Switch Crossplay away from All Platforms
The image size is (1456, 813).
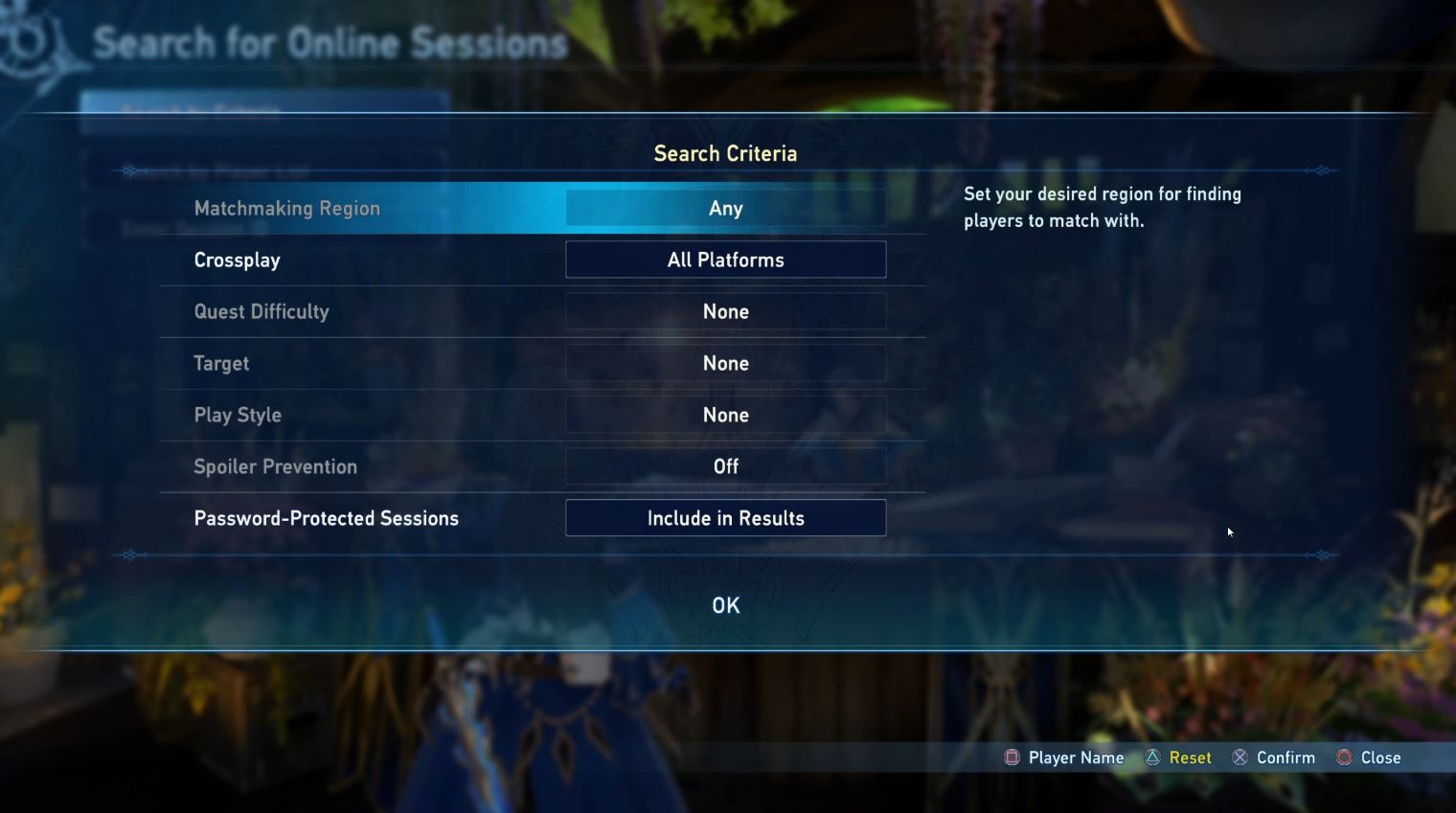pyautogui.click(x=725, y=260)
